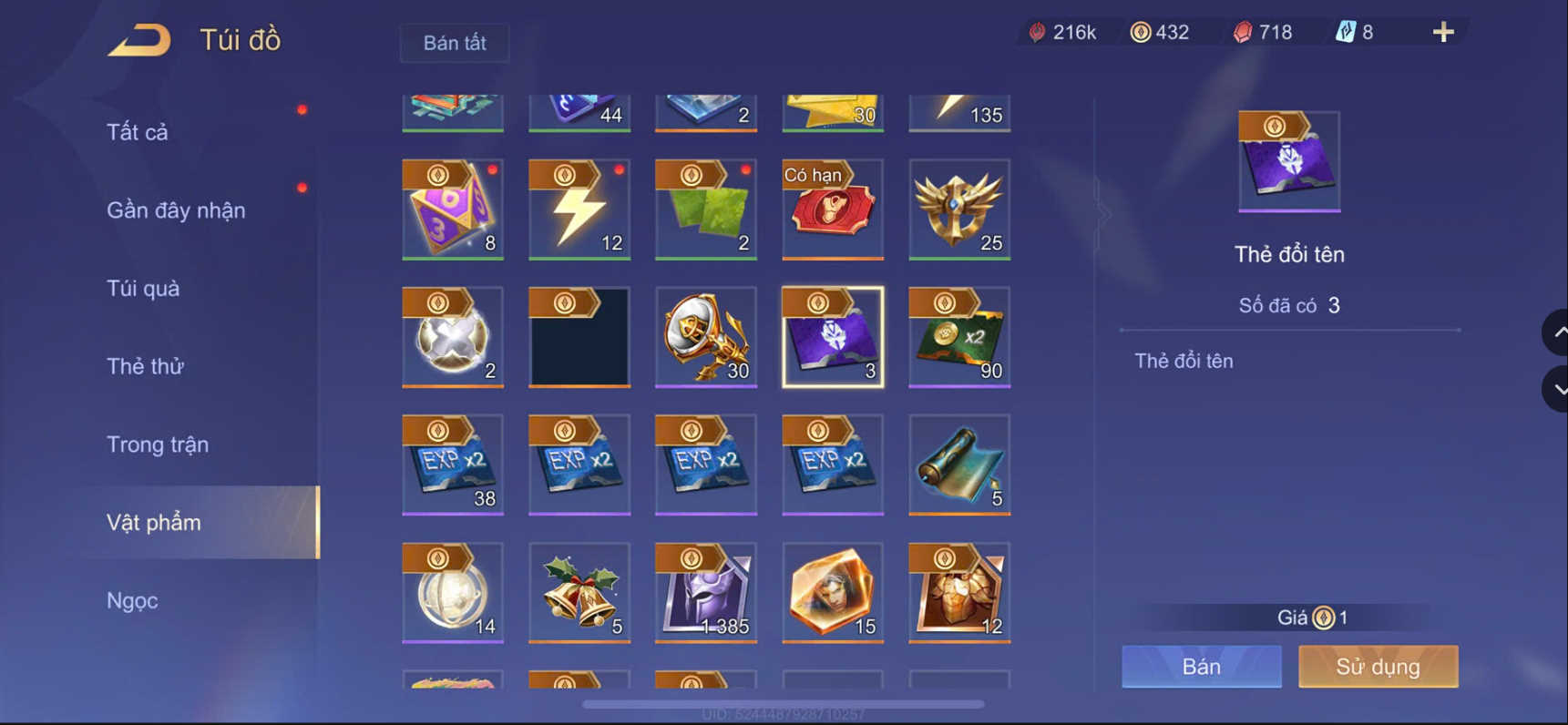This screenshot has width=1568, height=725.
Task: Click the plus icon to add currency
Action: (1442, 31)
